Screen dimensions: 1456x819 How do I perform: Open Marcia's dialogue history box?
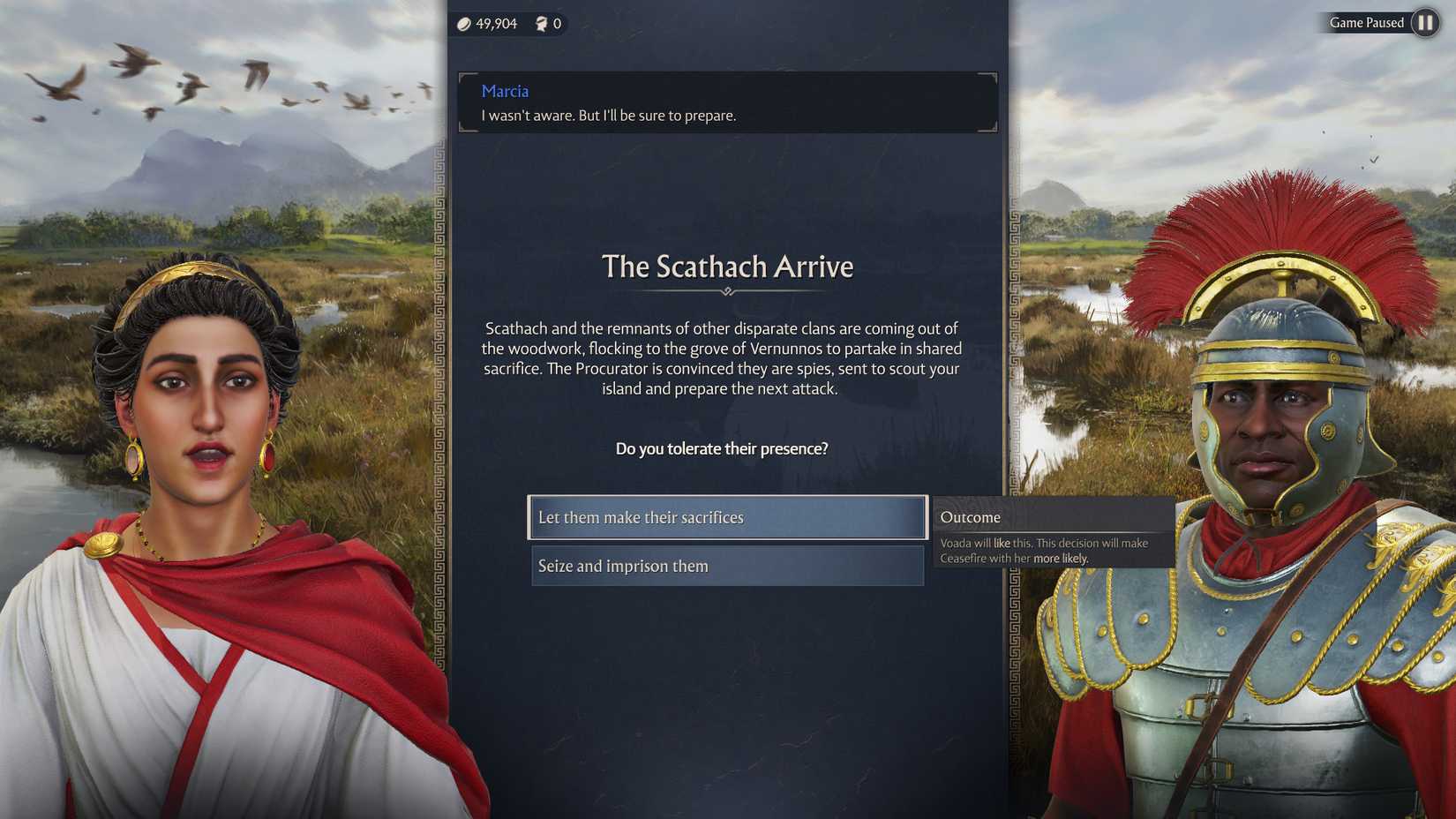click(x=726, y=102)
